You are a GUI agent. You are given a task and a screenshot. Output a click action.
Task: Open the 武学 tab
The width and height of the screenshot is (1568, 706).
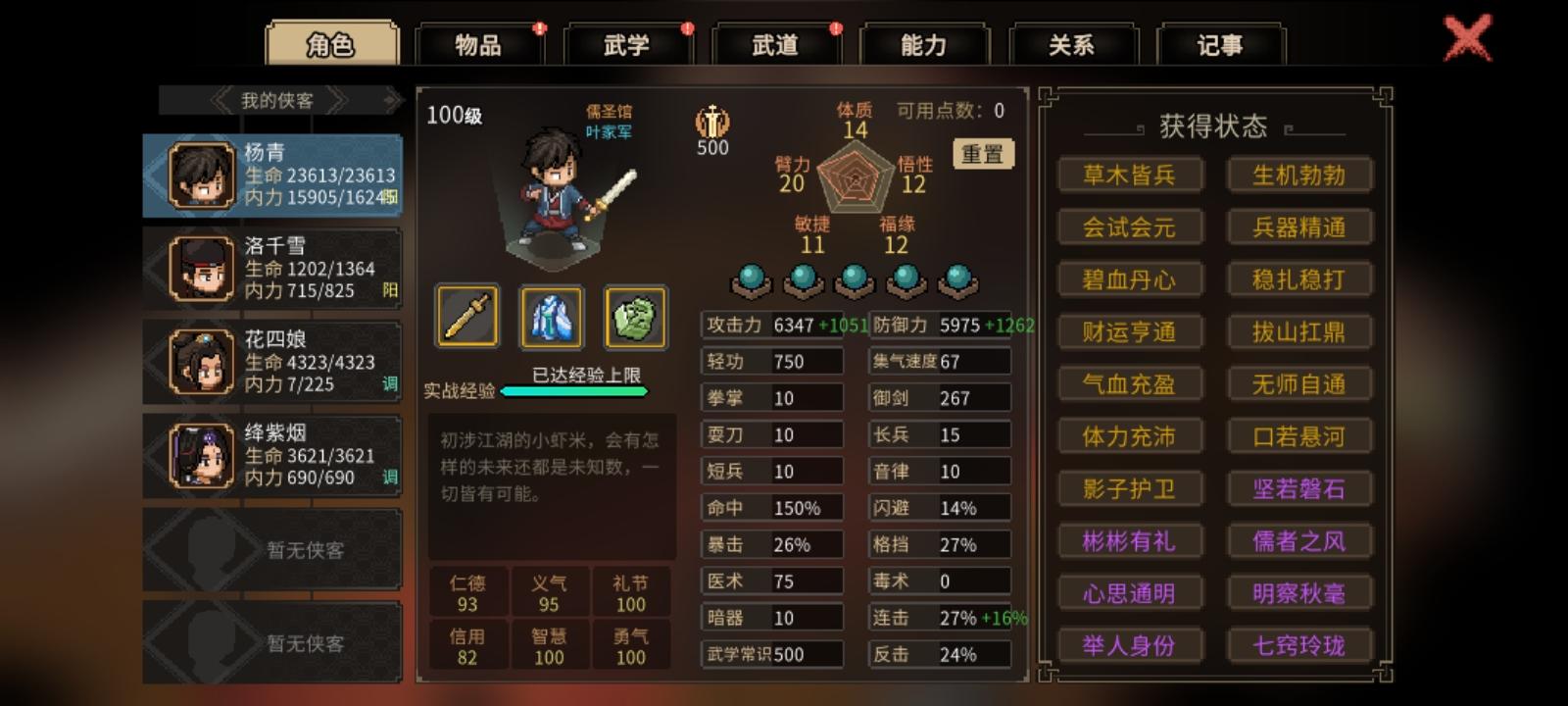click(624, 45)
